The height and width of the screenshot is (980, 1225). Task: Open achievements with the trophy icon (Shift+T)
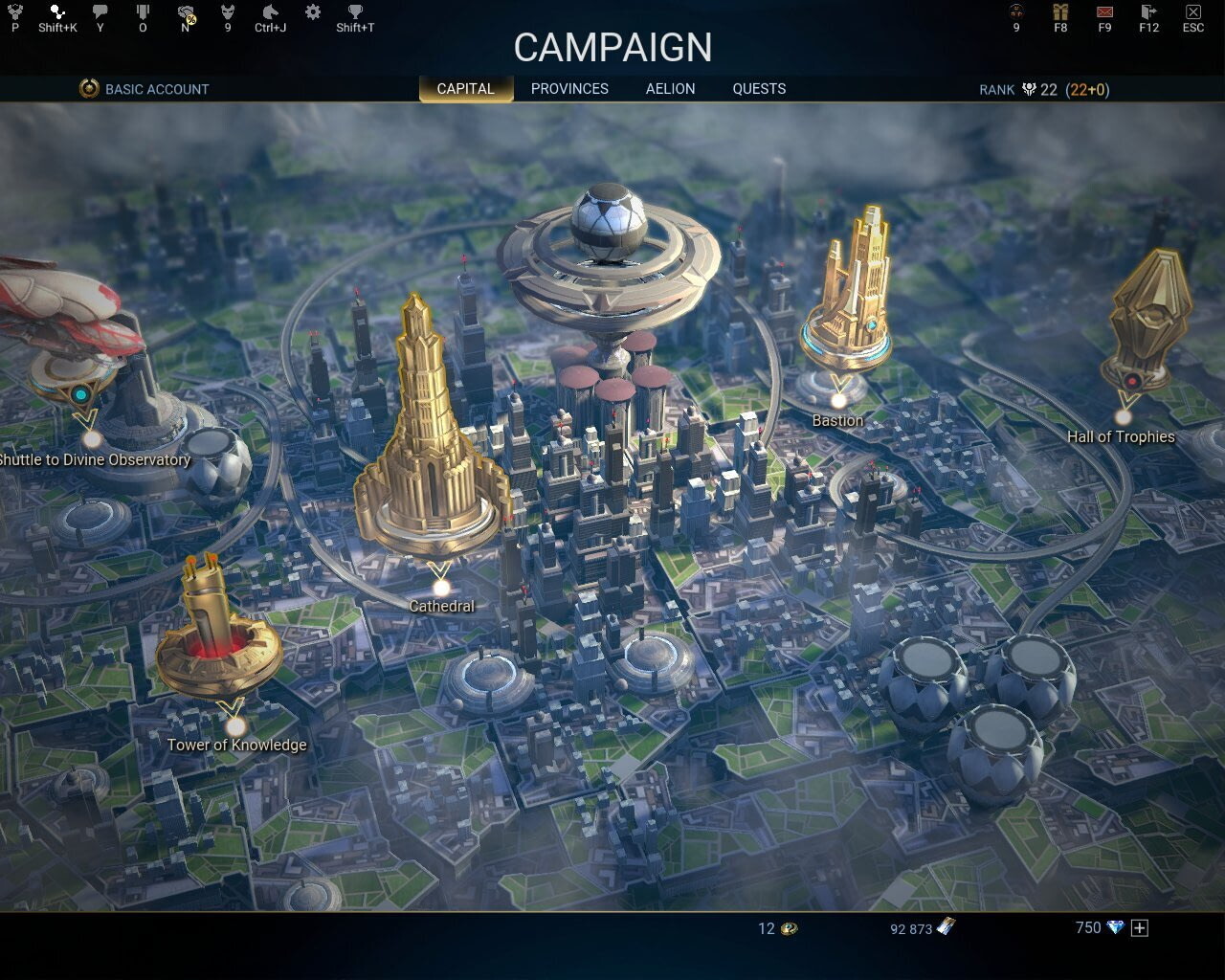coord(353,13)
